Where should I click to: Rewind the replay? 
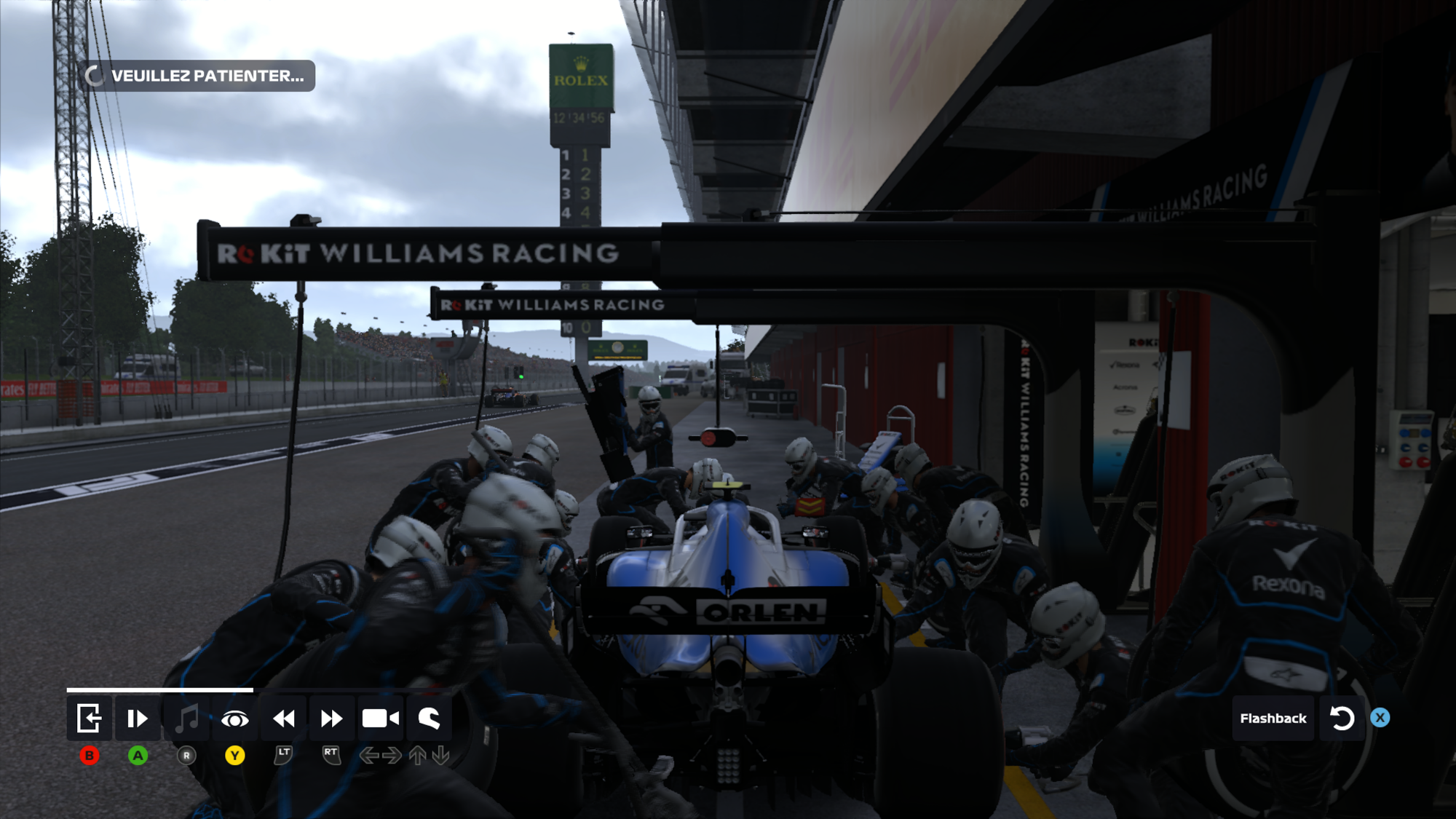(x=283, y=719)
